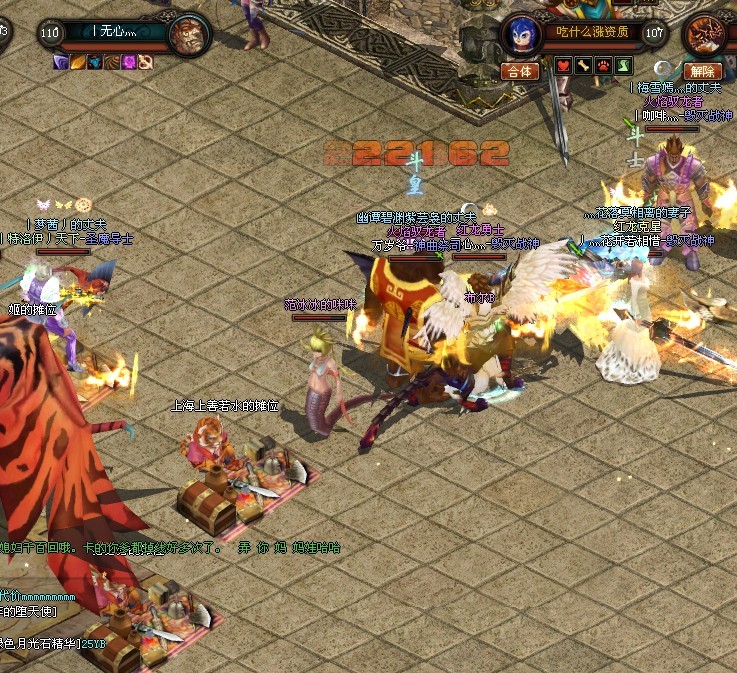Click the red heart pet icon
The width and height of the screenshot is (737, 673).
565,66
